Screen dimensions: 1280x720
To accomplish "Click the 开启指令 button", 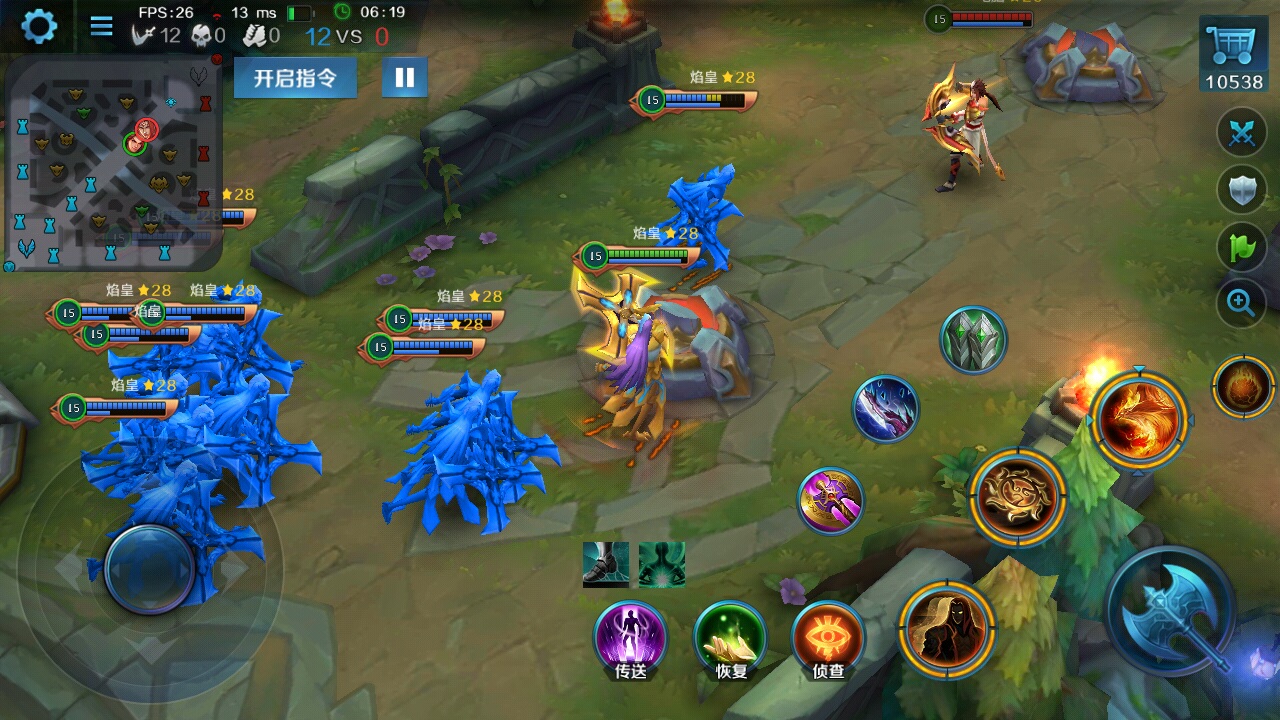I will click(x=295, y=78).
